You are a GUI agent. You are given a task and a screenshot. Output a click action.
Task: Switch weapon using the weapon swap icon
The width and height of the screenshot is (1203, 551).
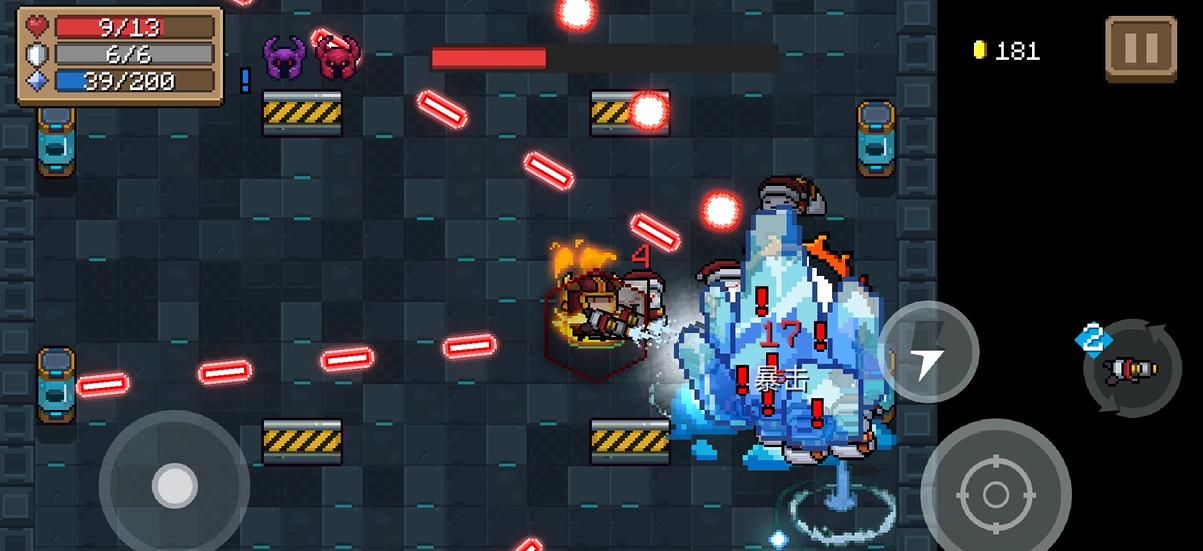pyautogui.click(x=1132, y=369)
